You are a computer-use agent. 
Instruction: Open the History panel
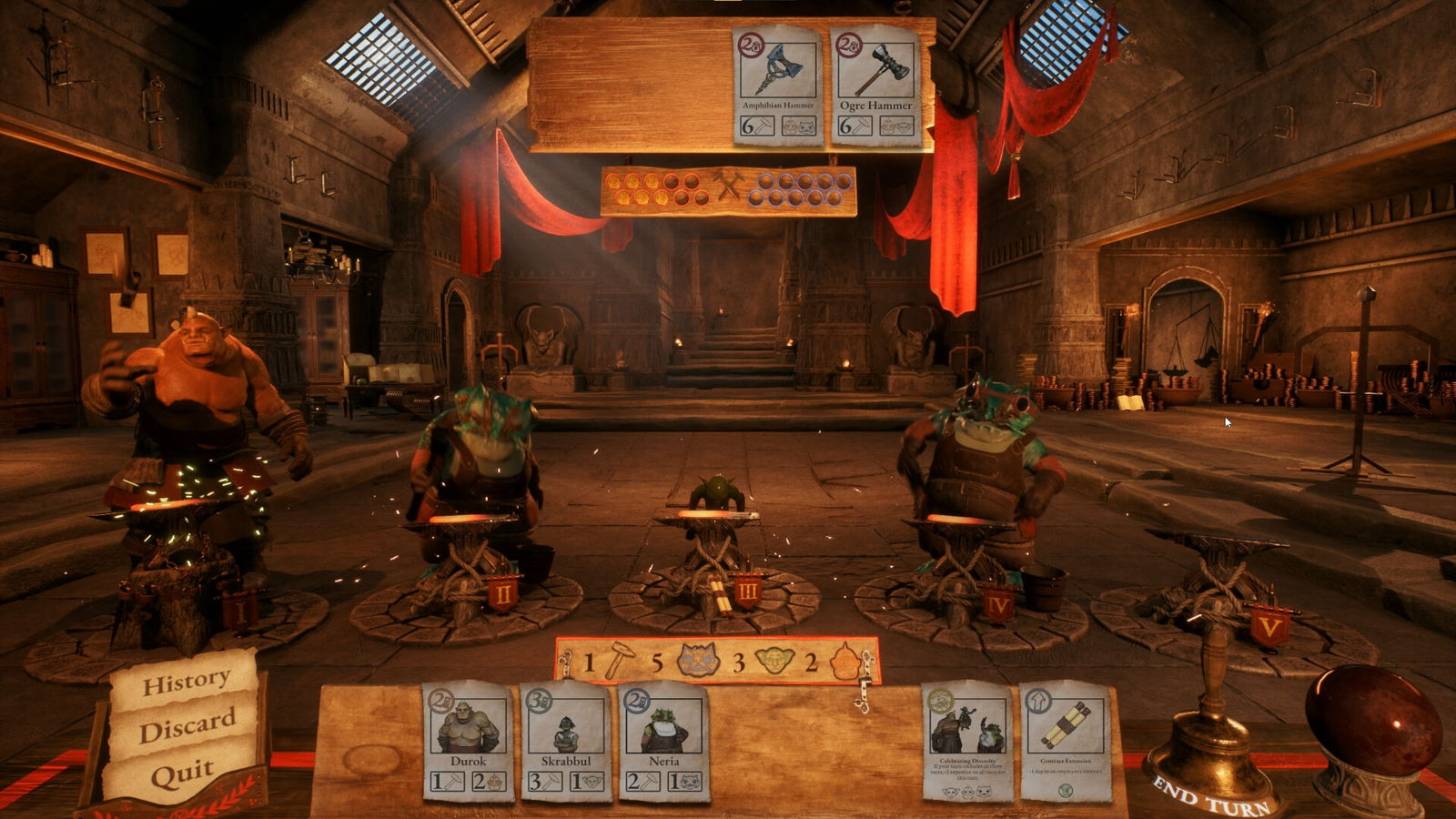tap(186, 680)
